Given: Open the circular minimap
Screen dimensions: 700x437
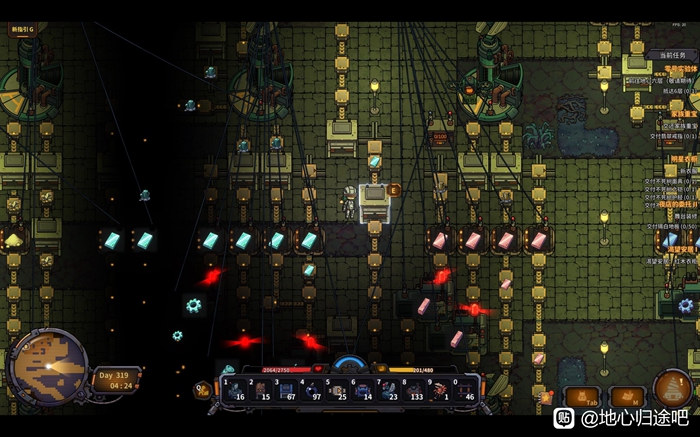Looking at the screenshot, I should coord(46,366).
